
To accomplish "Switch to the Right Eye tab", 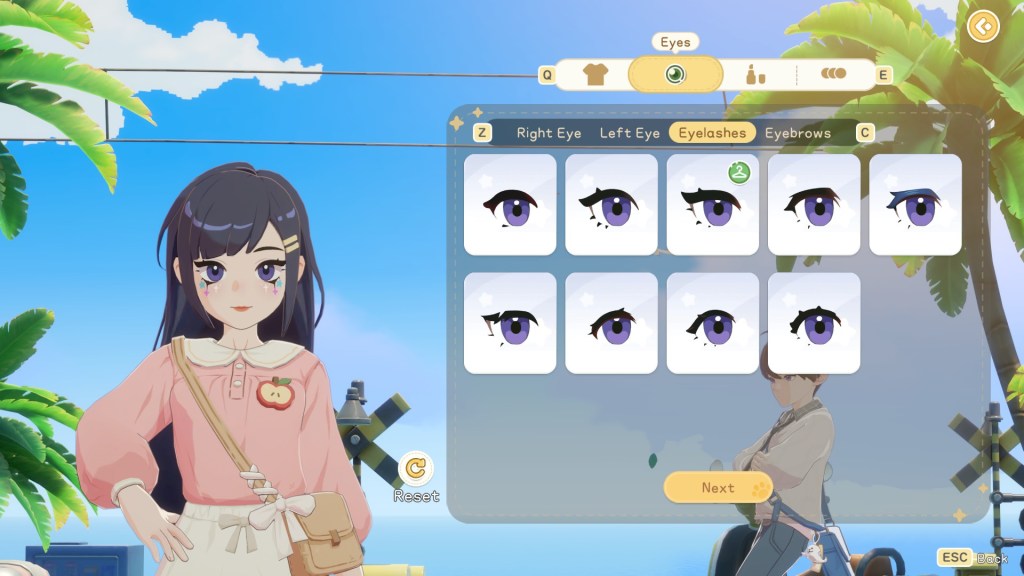I will click(x=548, y=133).
